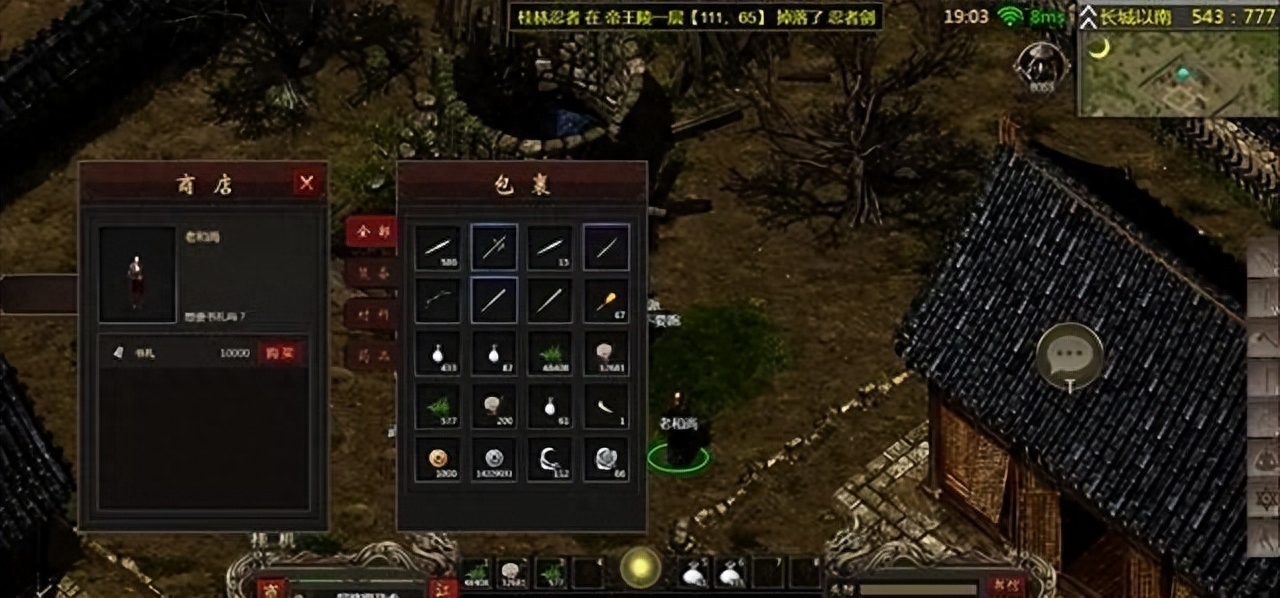Switch to the 全部 inventory tab
1280x598 pixels.
point(370,231)
